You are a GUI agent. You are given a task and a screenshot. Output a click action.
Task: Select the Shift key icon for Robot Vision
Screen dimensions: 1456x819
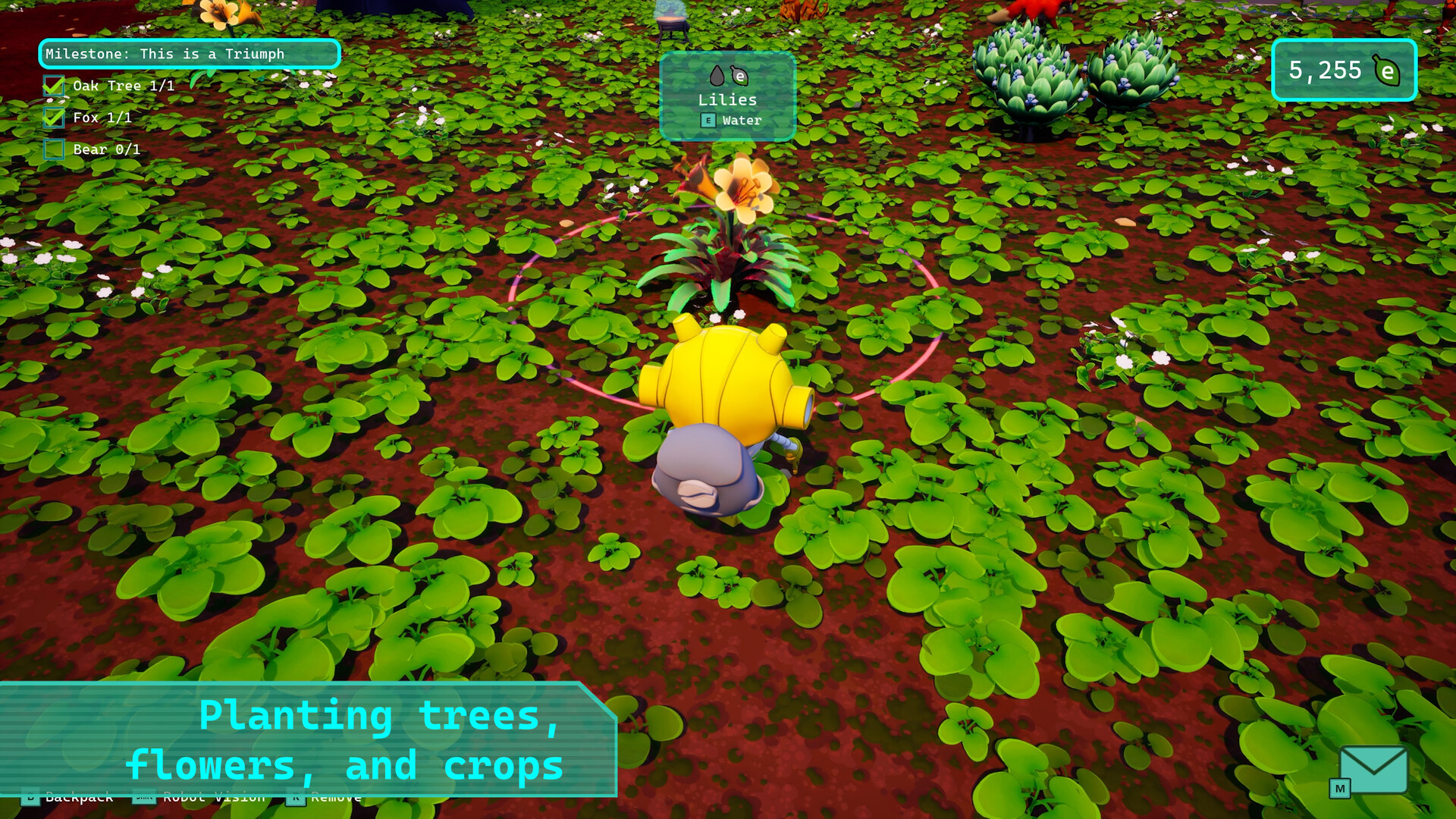[145, 797]
